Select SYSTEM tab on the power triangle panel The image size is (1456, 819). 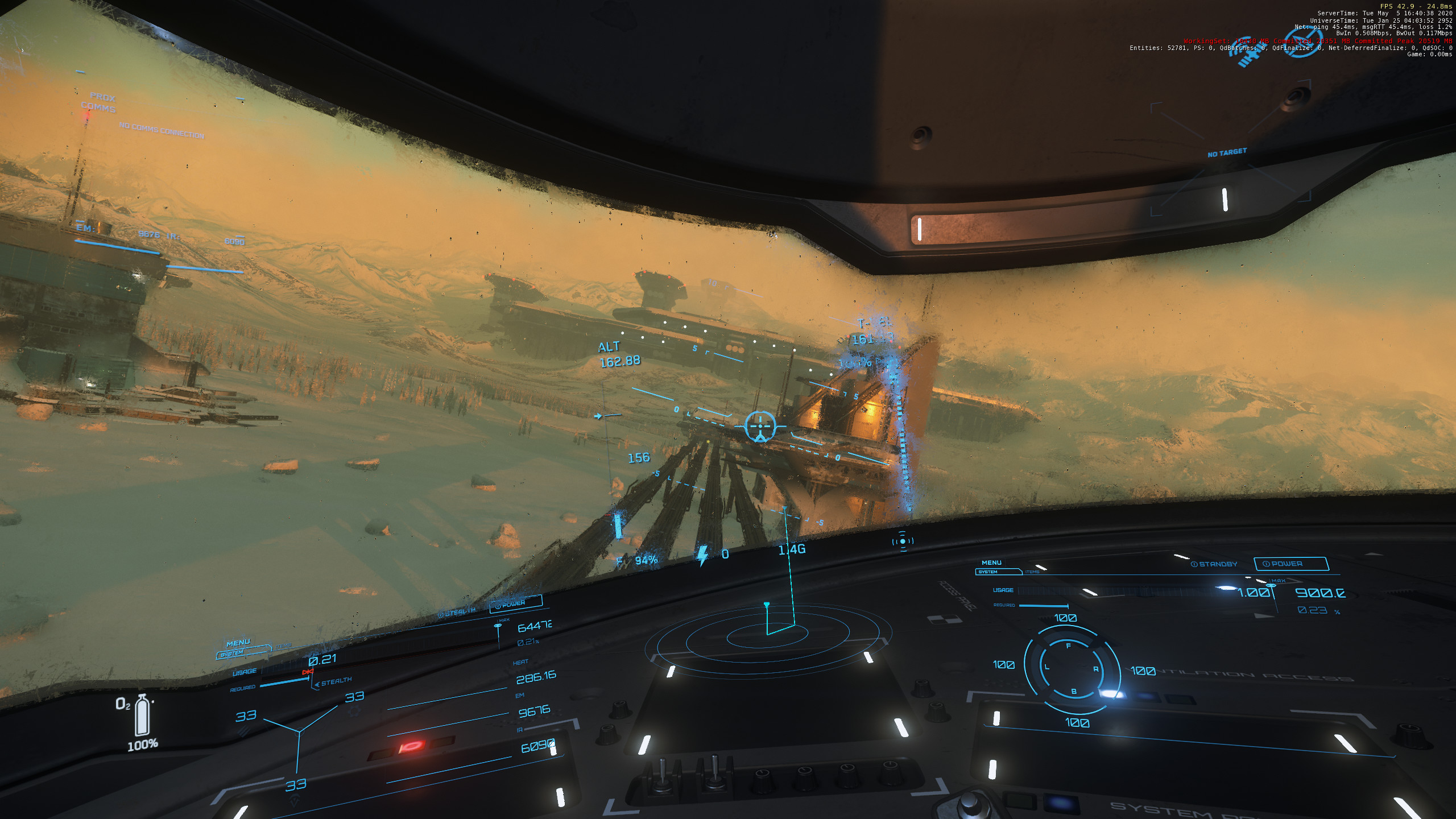click(x=232, y=654)
